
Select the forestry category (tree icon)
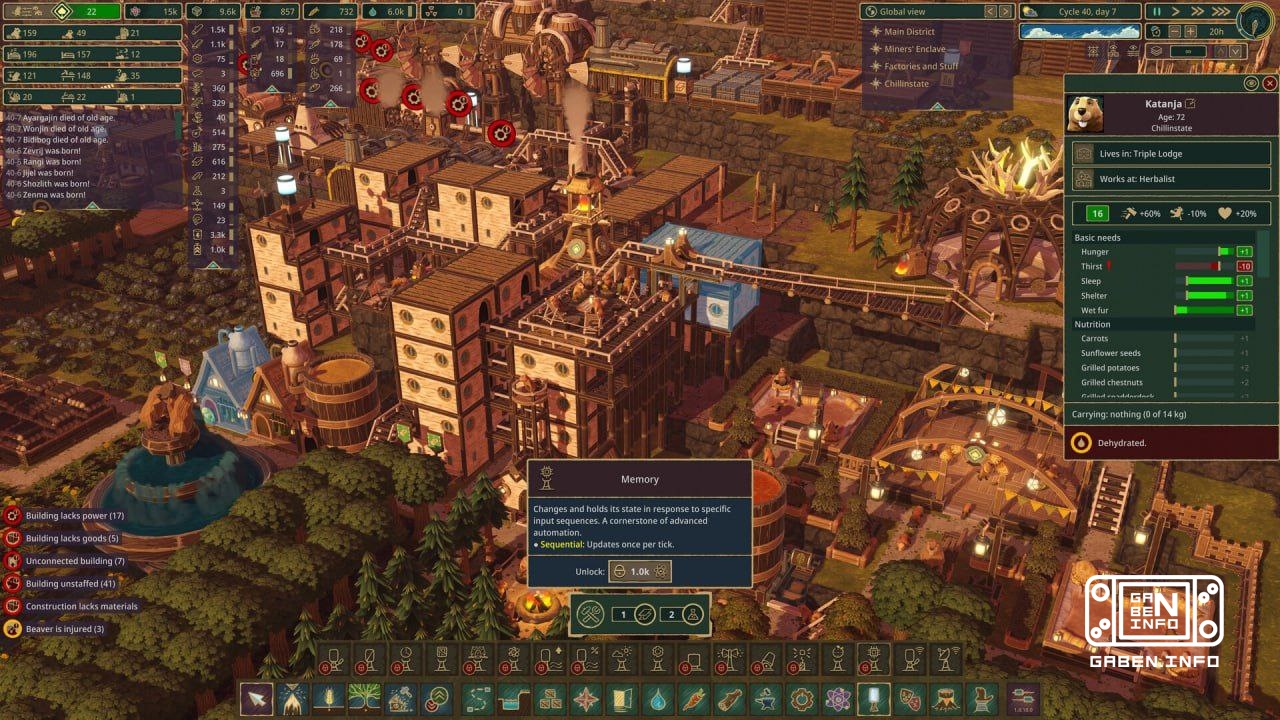coord(364,700)
